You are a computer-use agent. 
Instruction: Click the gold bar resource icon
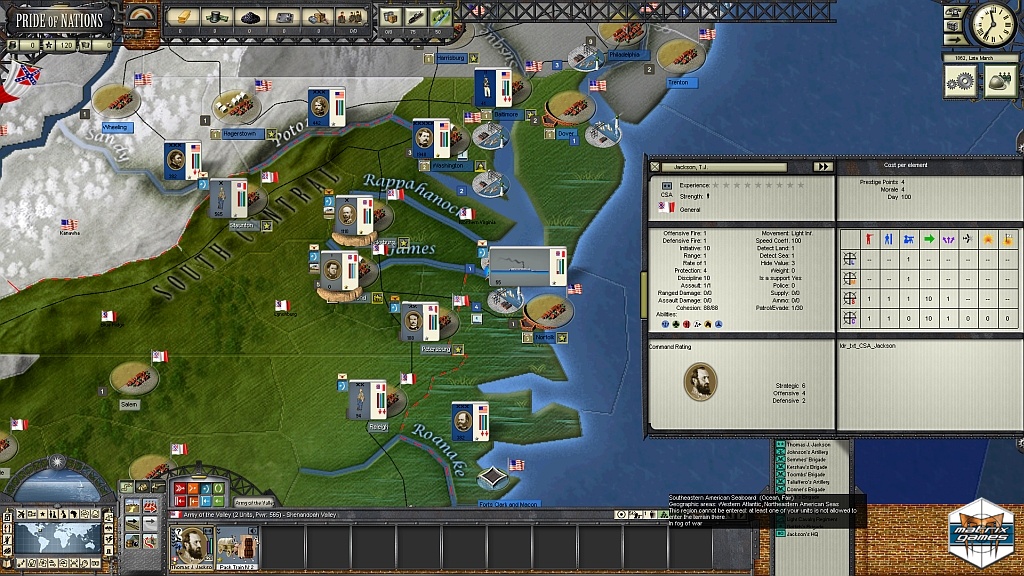(x=182, y=16)
